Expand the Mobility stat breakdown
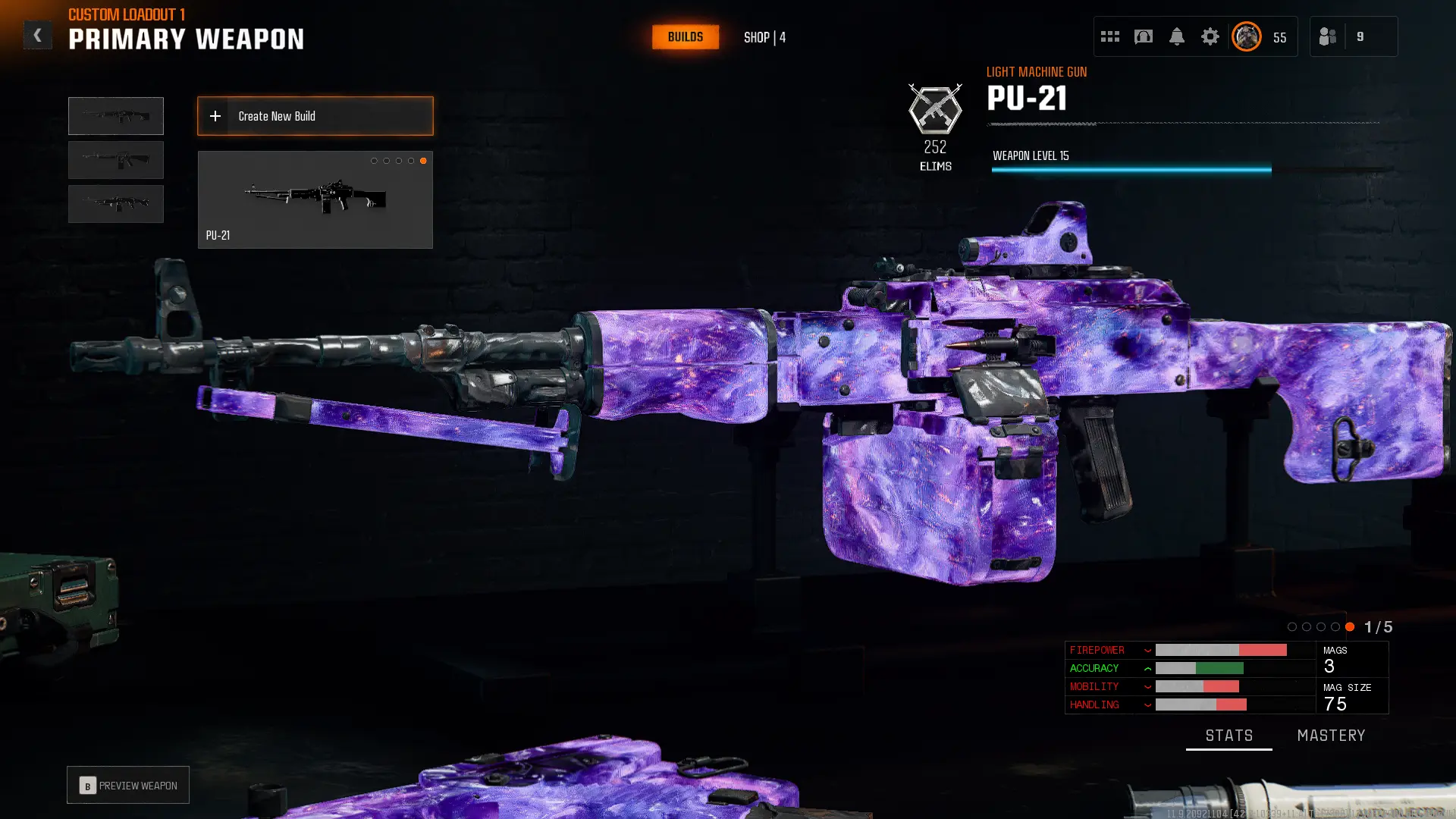The width and height of the screenshot is (1456, 819). [1147, 686]
